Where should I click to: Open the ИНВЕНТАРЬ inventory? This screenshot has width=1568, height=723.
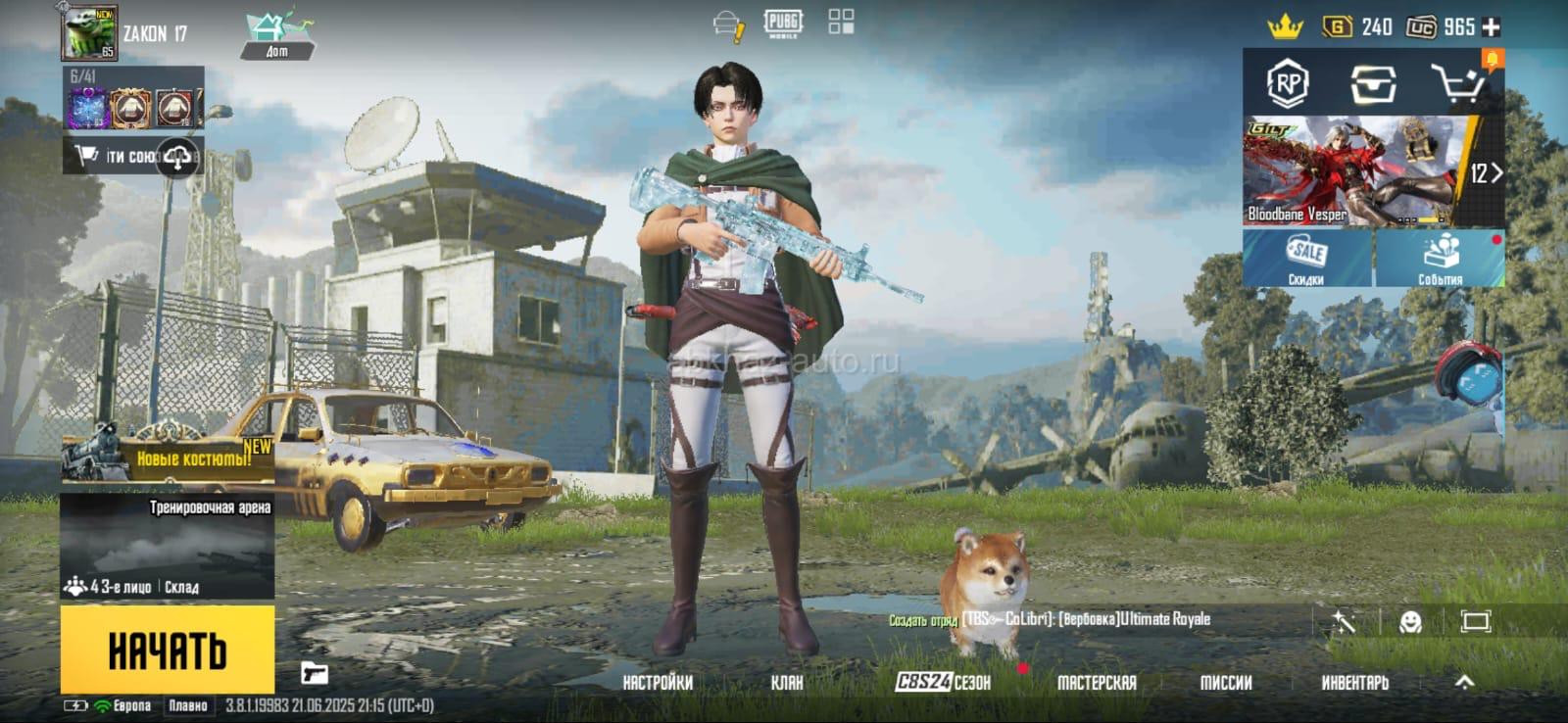click(1354, 683)
